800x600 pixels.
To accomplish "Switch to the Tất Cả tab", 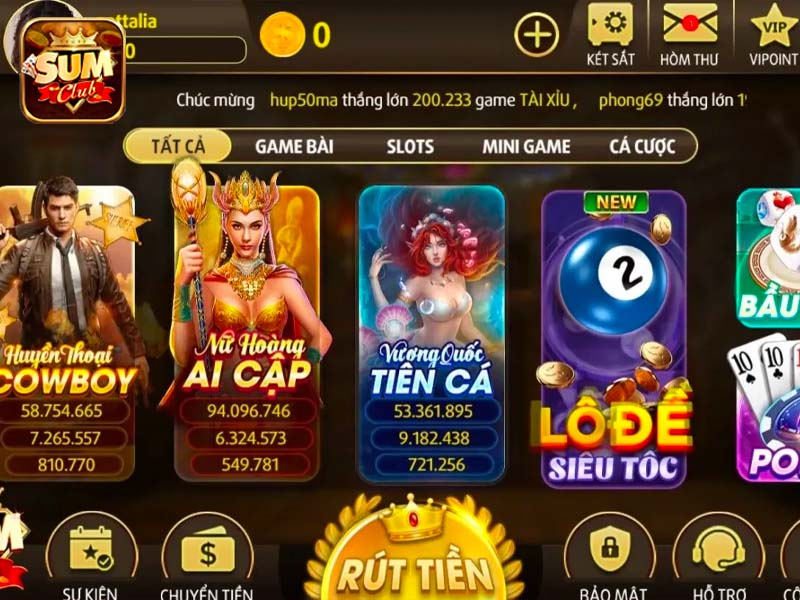I will click(x=178, y=146).
